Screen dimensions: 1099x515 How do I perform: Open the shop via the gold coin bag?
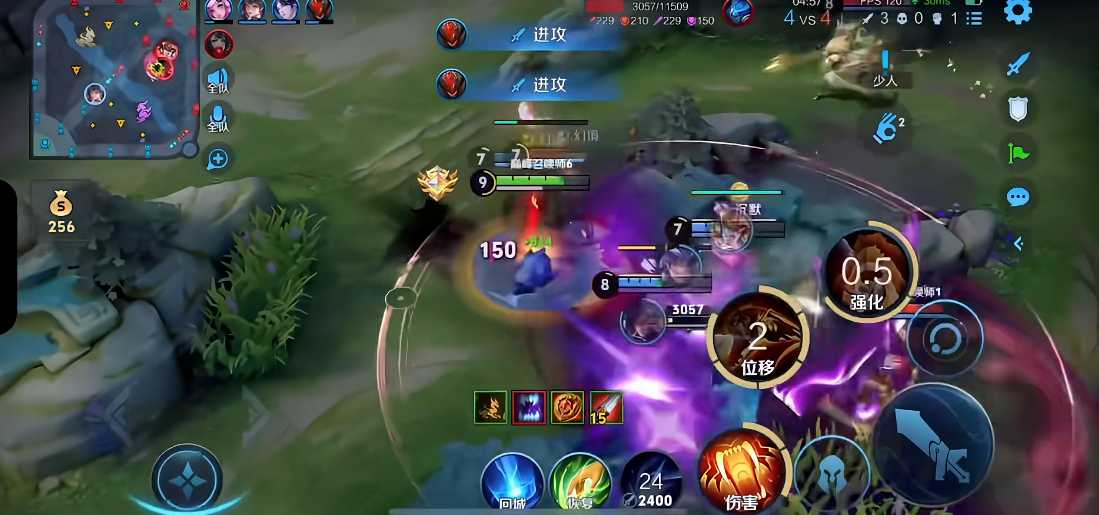[62, 210]
